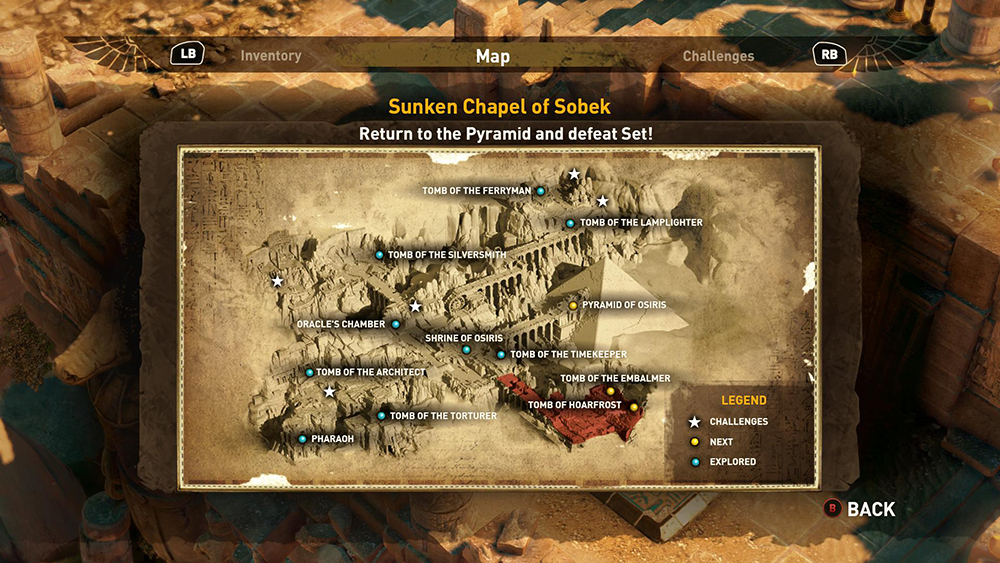Click the Next entry in the legend
The height and width of the screenshot is (563, 1000).
pyautogui.click(x=720, y=442)
